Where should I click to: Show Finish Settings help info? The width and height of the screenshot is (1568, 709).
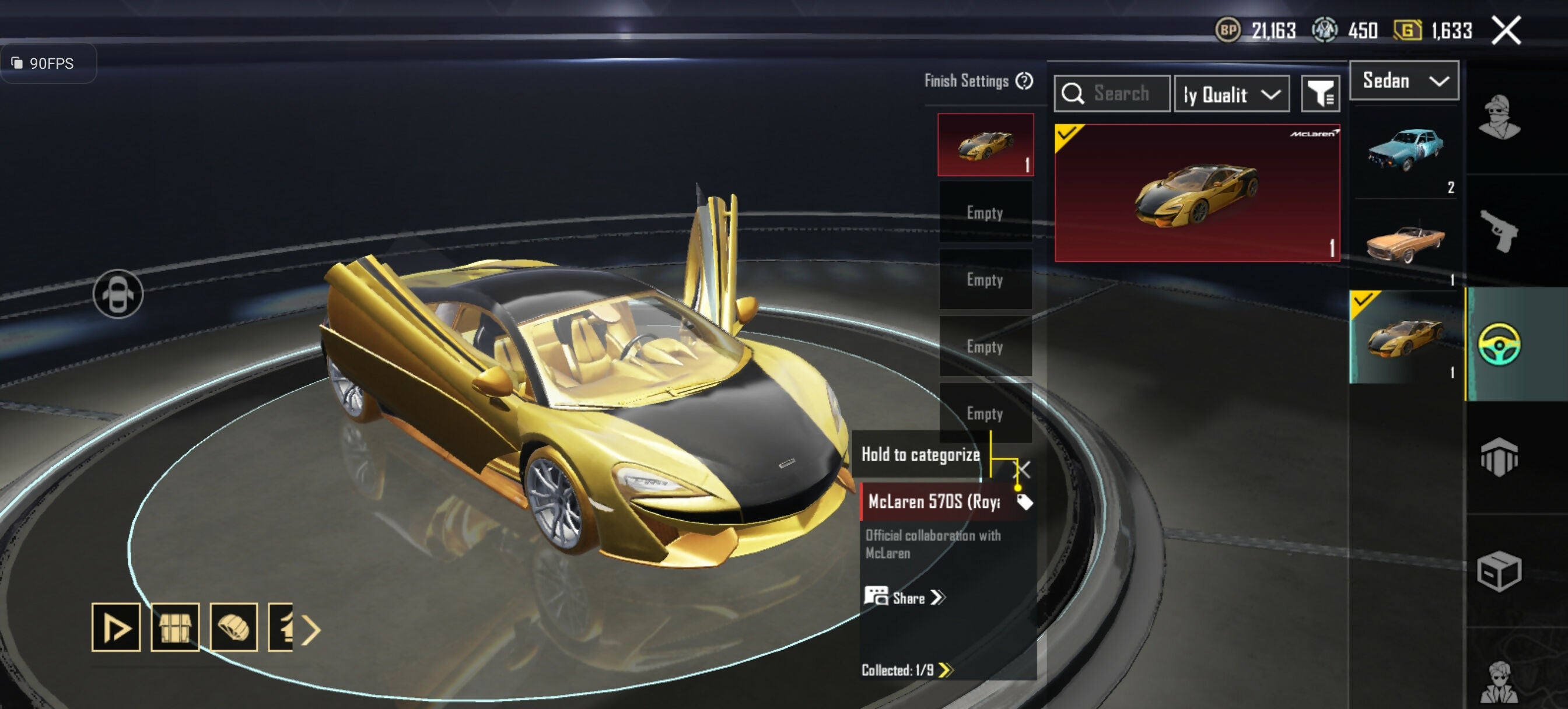tap(1024, 81)
